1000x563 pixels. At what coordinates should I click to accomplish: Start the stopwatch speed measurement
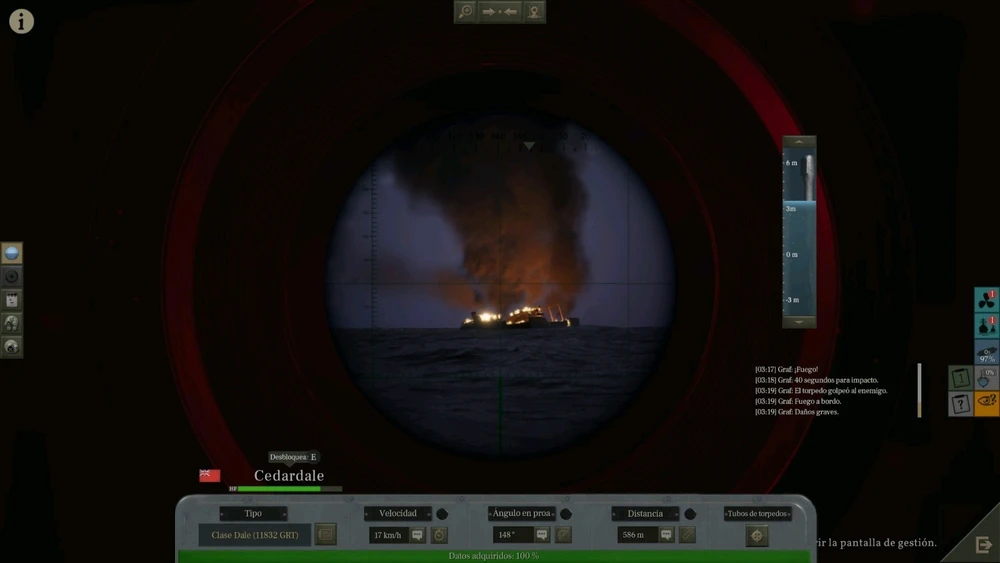click(440, 535)
